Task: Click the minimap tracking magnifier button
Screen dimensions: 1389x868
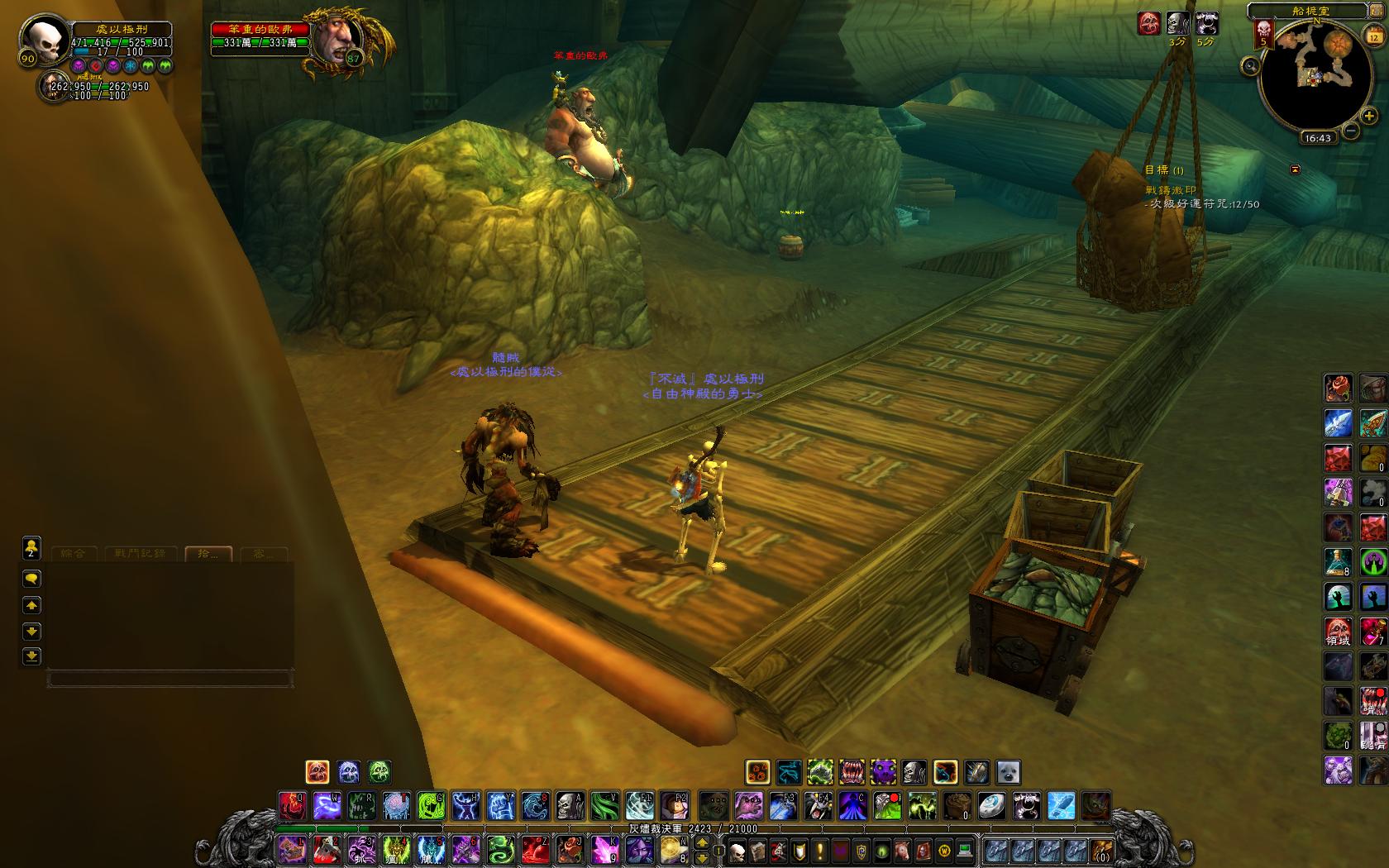Action: click(x=1251, y=65)
